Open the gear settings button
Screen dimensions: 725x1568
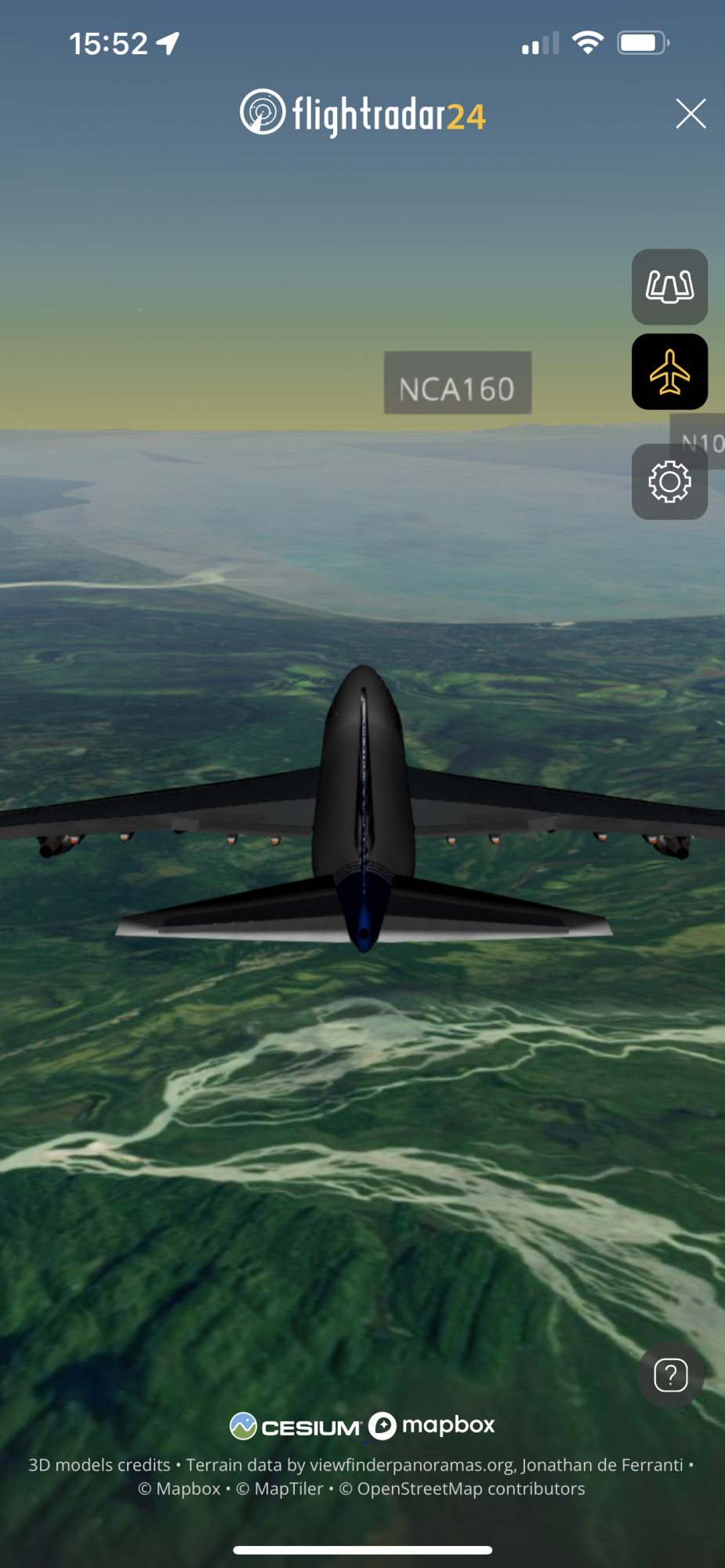pyautogui.click(x=669, y=481)
